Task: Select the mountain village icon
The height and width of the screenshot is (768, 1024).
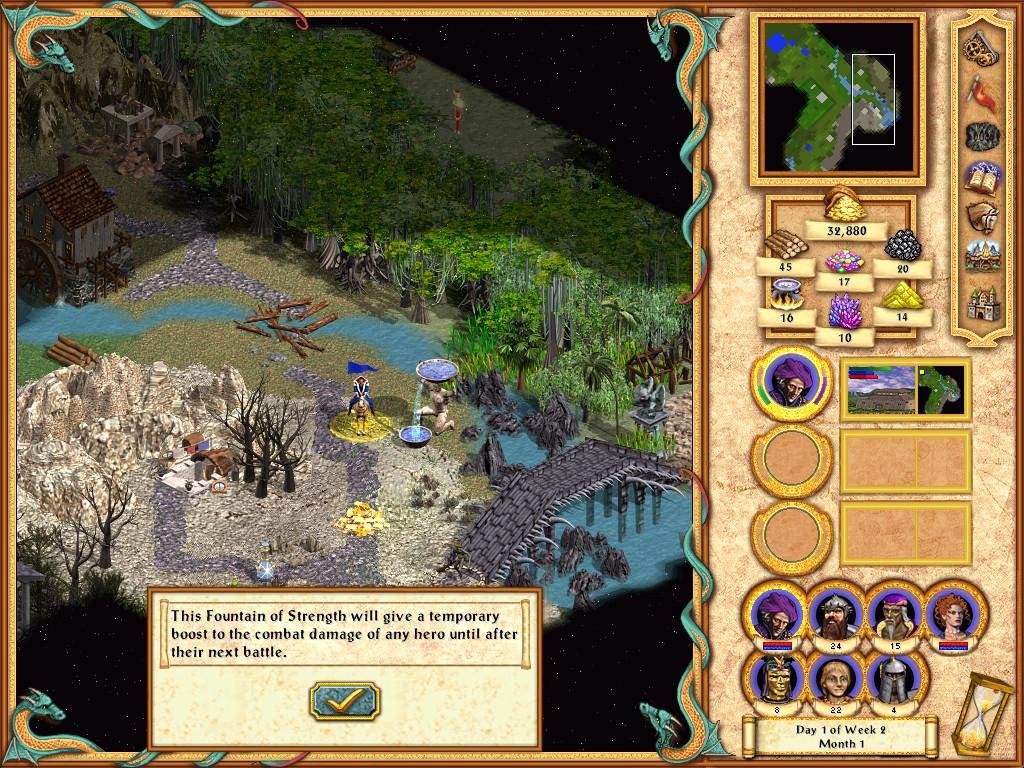Action: coord(979,258)
